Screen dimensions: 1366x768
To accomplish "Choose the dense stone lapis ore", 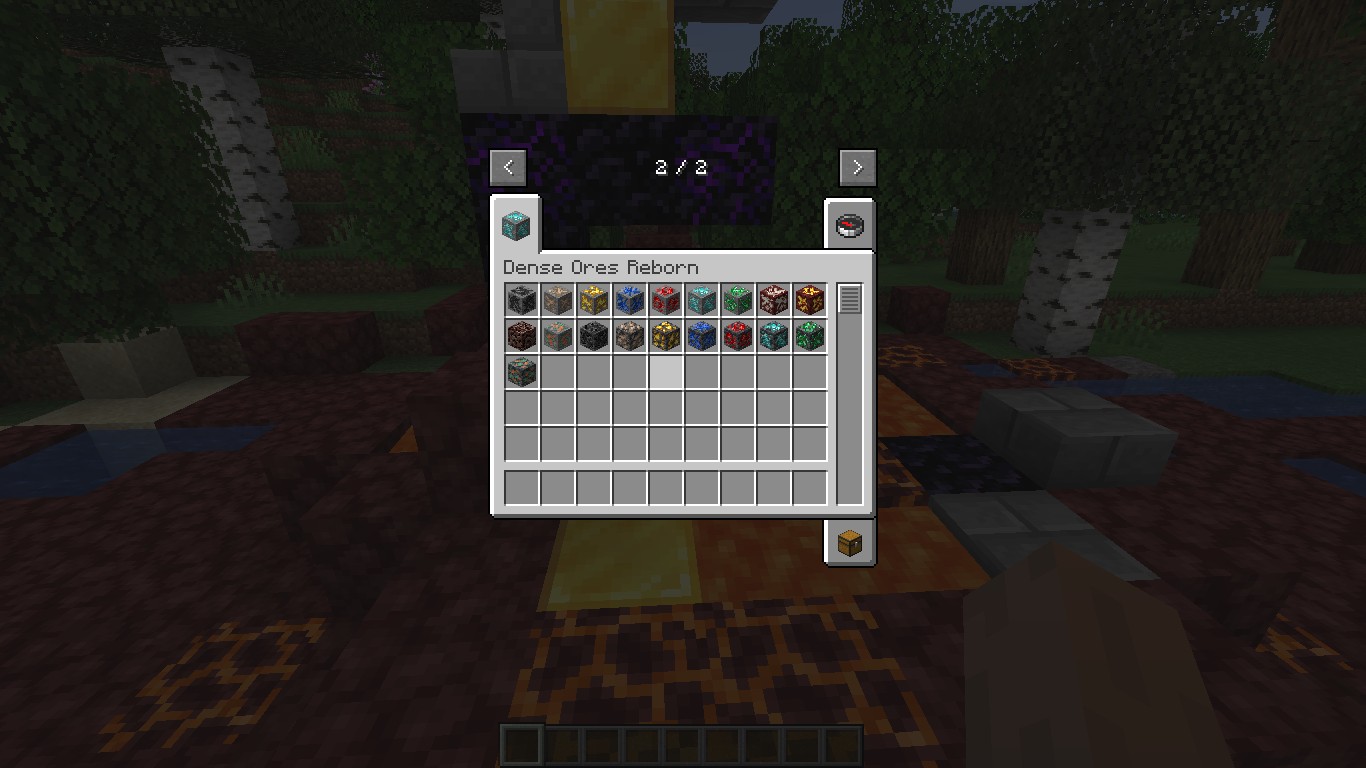I will (630, 300).
